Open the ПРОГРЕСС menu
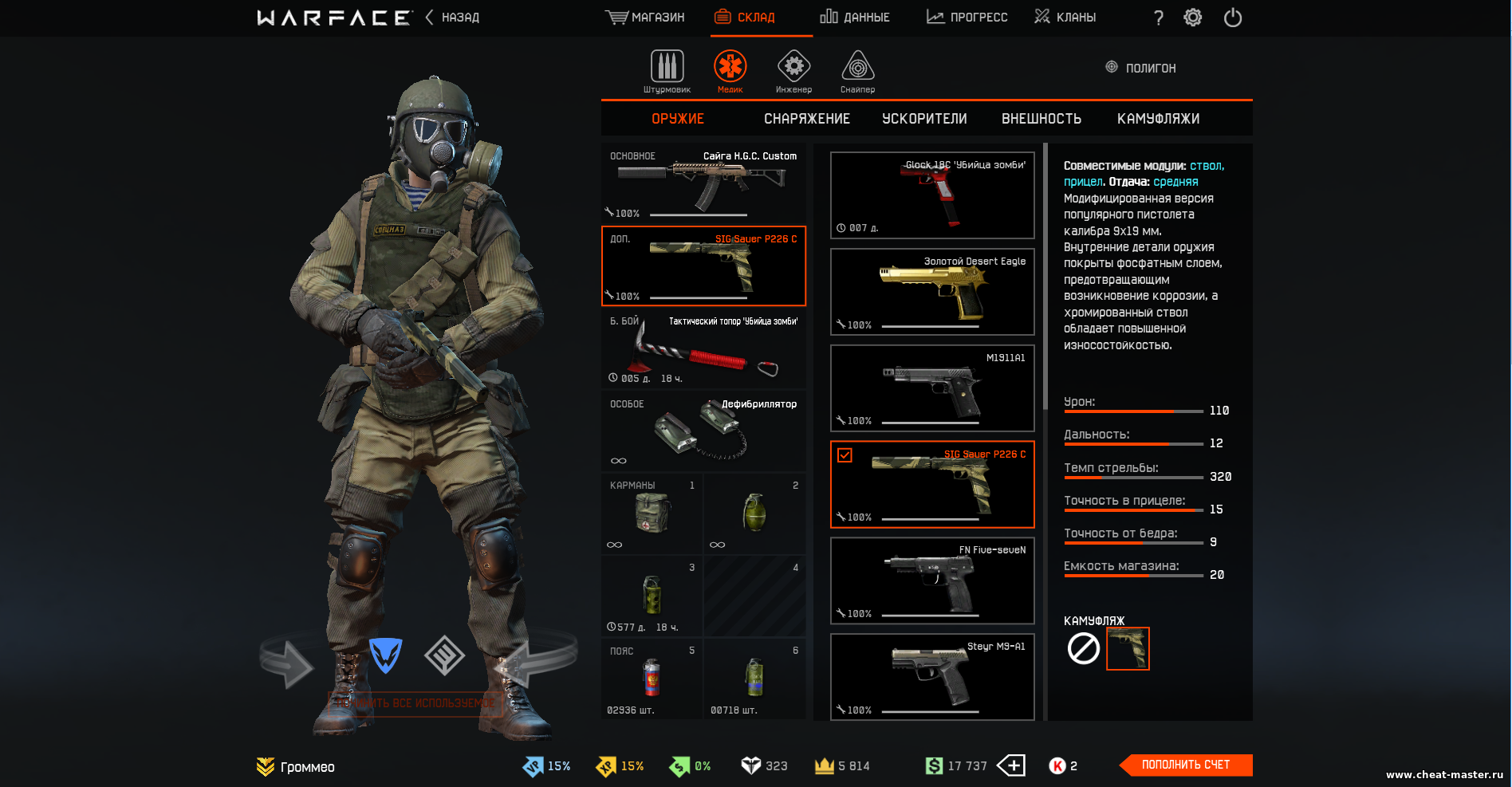1512x787 pixels. pyautogui.click(x=967, y=18)
